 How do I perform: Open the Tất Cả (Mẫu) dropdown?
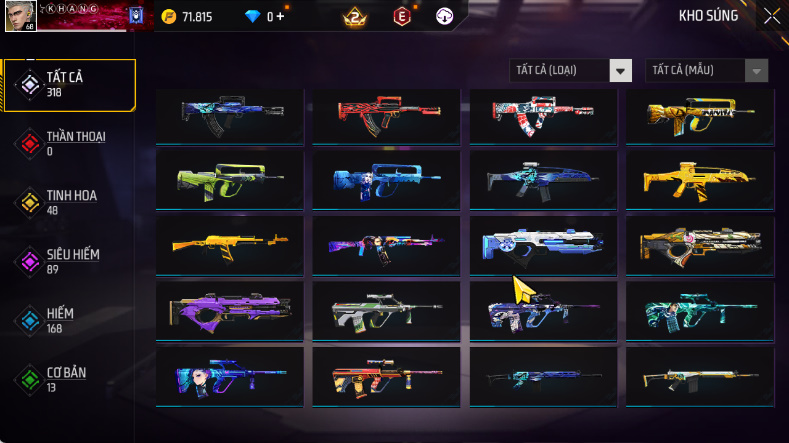coord(707,70)
